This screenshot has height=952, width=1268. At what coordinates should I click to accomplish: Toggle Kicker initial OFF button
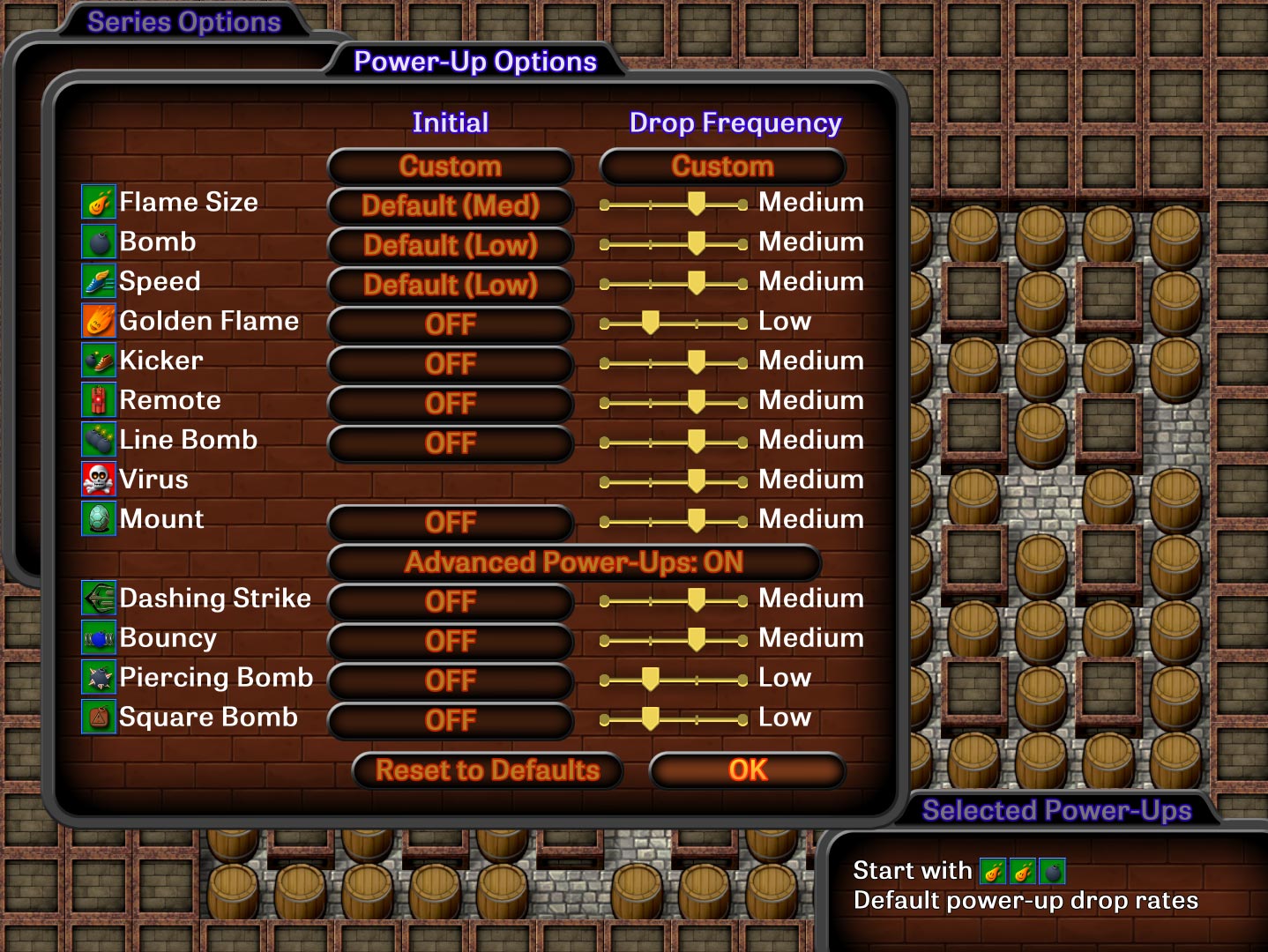(x=451, y=364)
